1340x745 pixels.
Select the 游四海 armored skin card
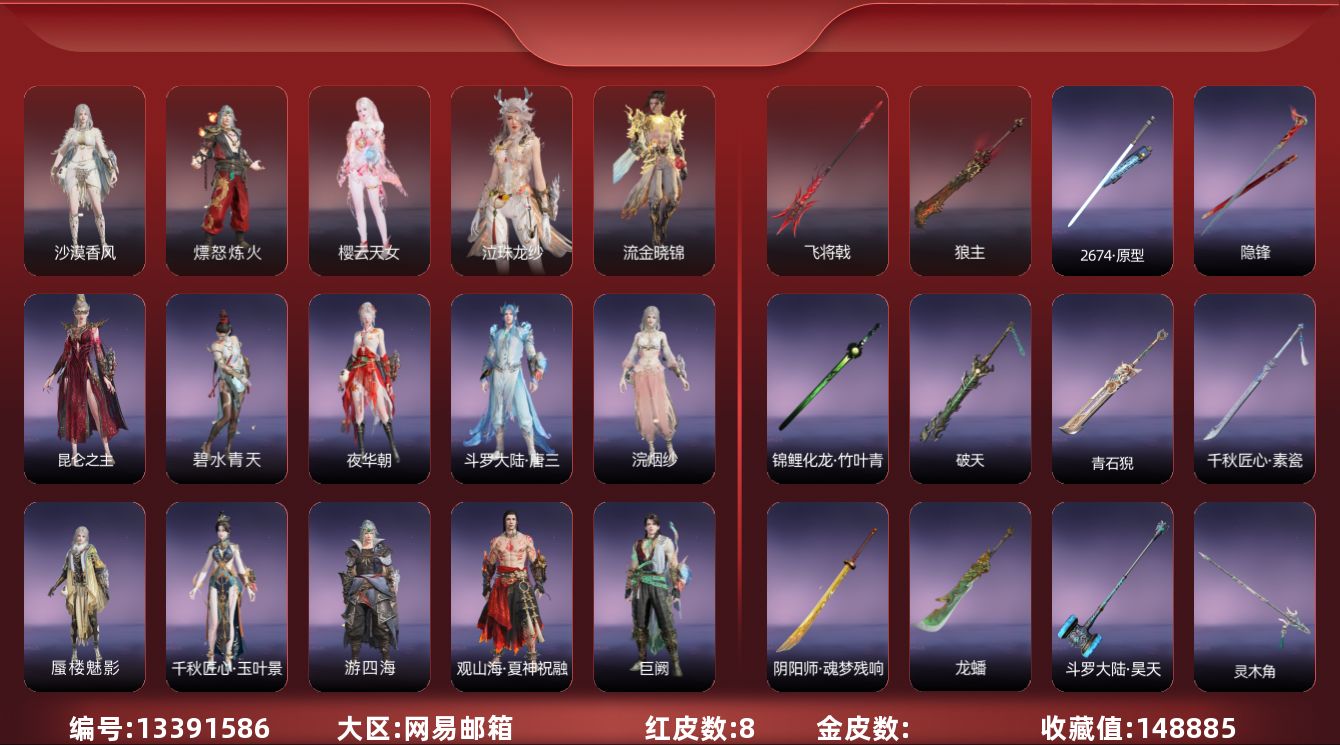pyautogui.click(x=369, y=596)
